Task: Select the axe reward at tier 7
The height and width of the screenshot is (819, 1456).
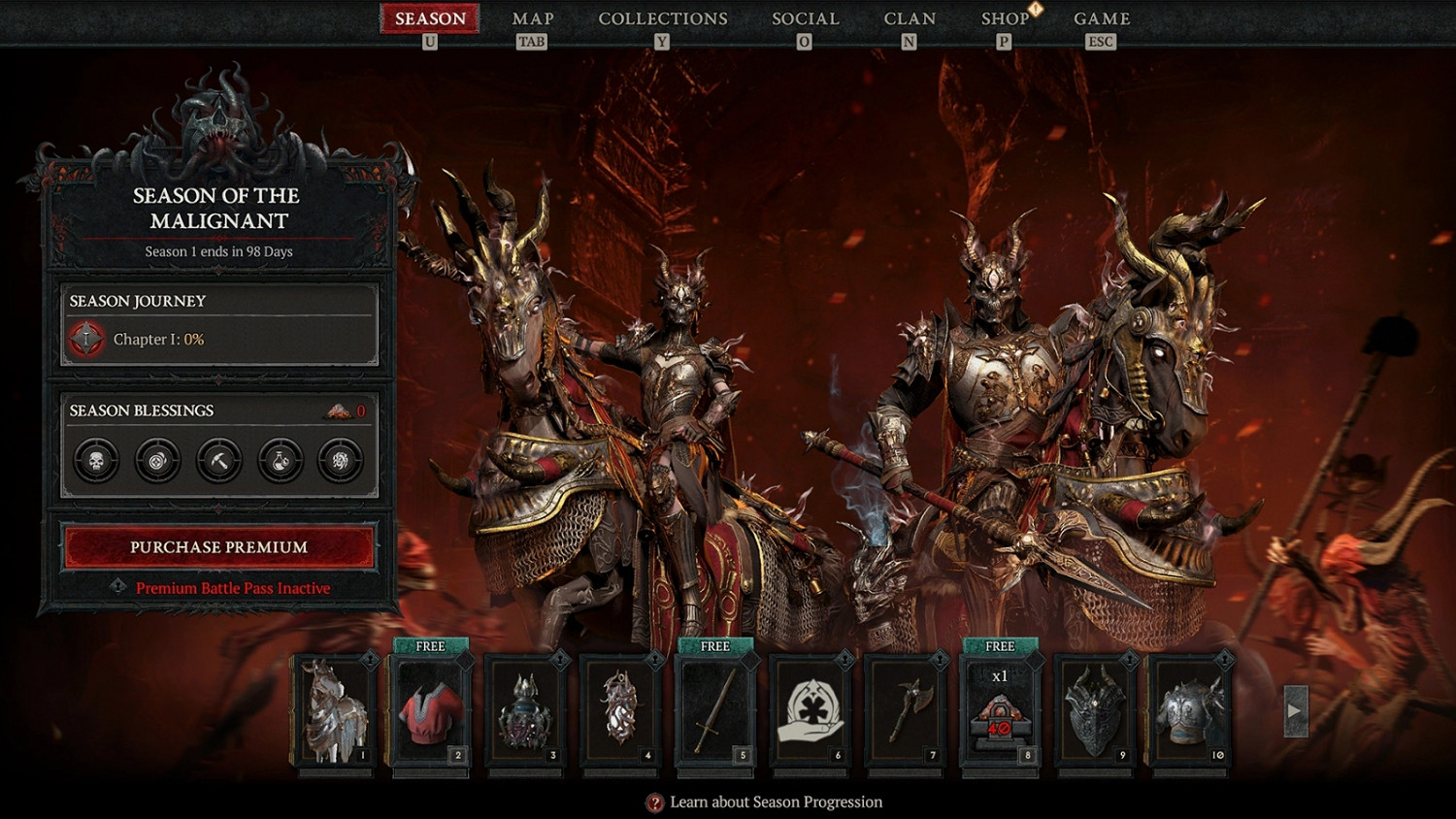Action: 906,710
